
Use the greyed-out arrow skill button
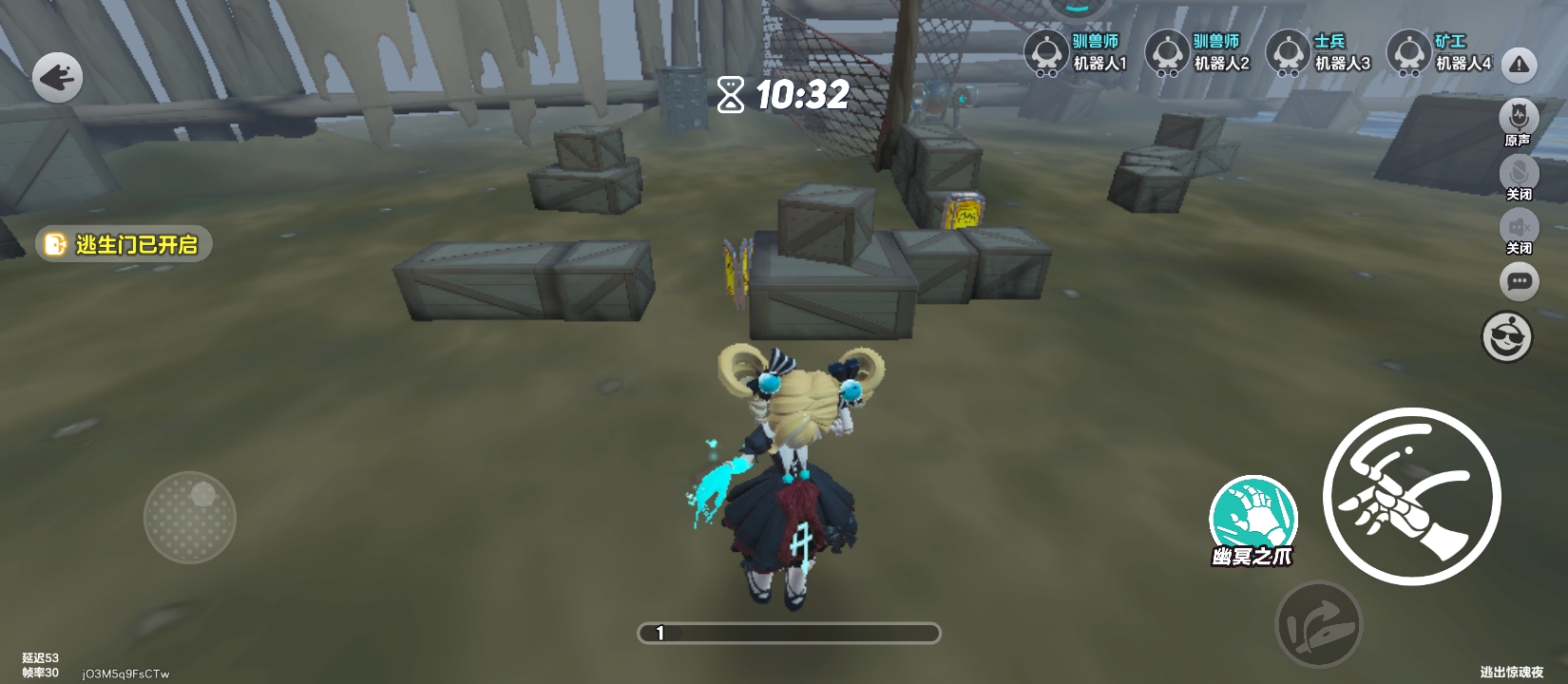1318,624
